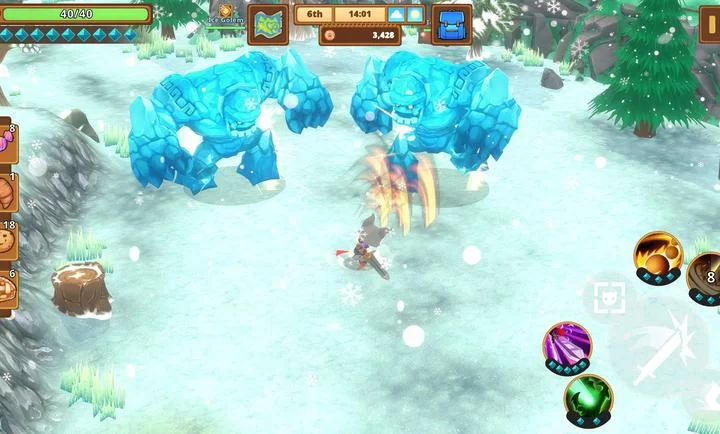The image size is (720, 434).
Task: Activate the fiery meteor skill
Action: coord(658,256)
